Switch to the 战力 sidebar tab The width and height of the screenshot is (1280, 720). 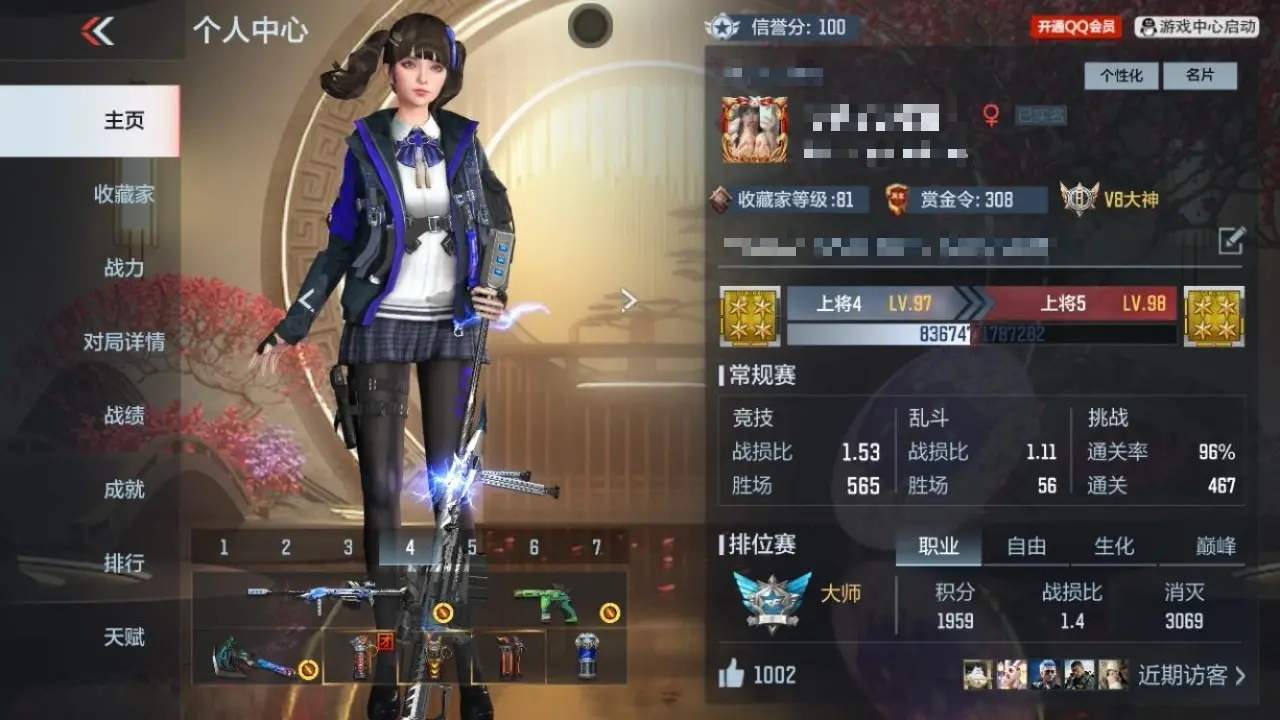124,268
